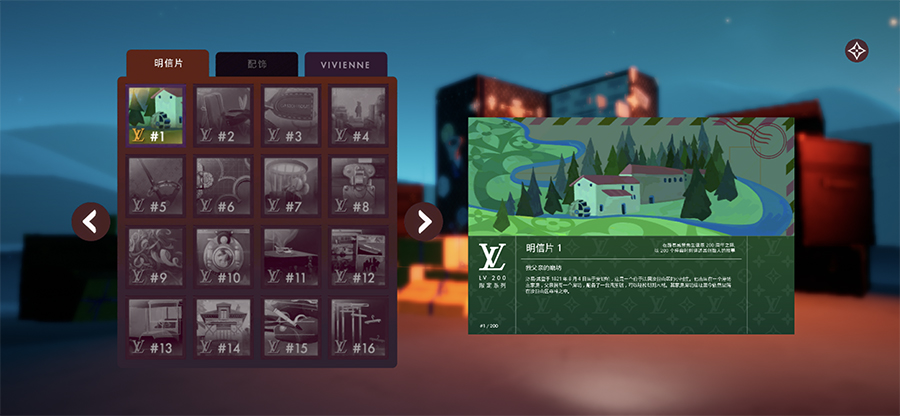Choose postcard thumbnail #2

pos(223,115)
